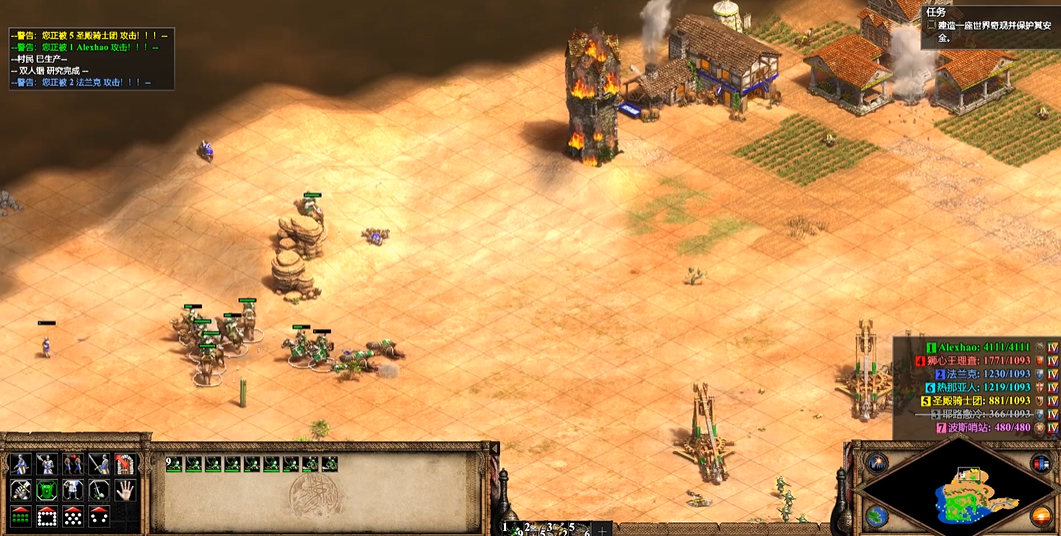Open the globe minimap mode button
The image size is (1061, 536).
pyautogui.click(x=877, y=516)
